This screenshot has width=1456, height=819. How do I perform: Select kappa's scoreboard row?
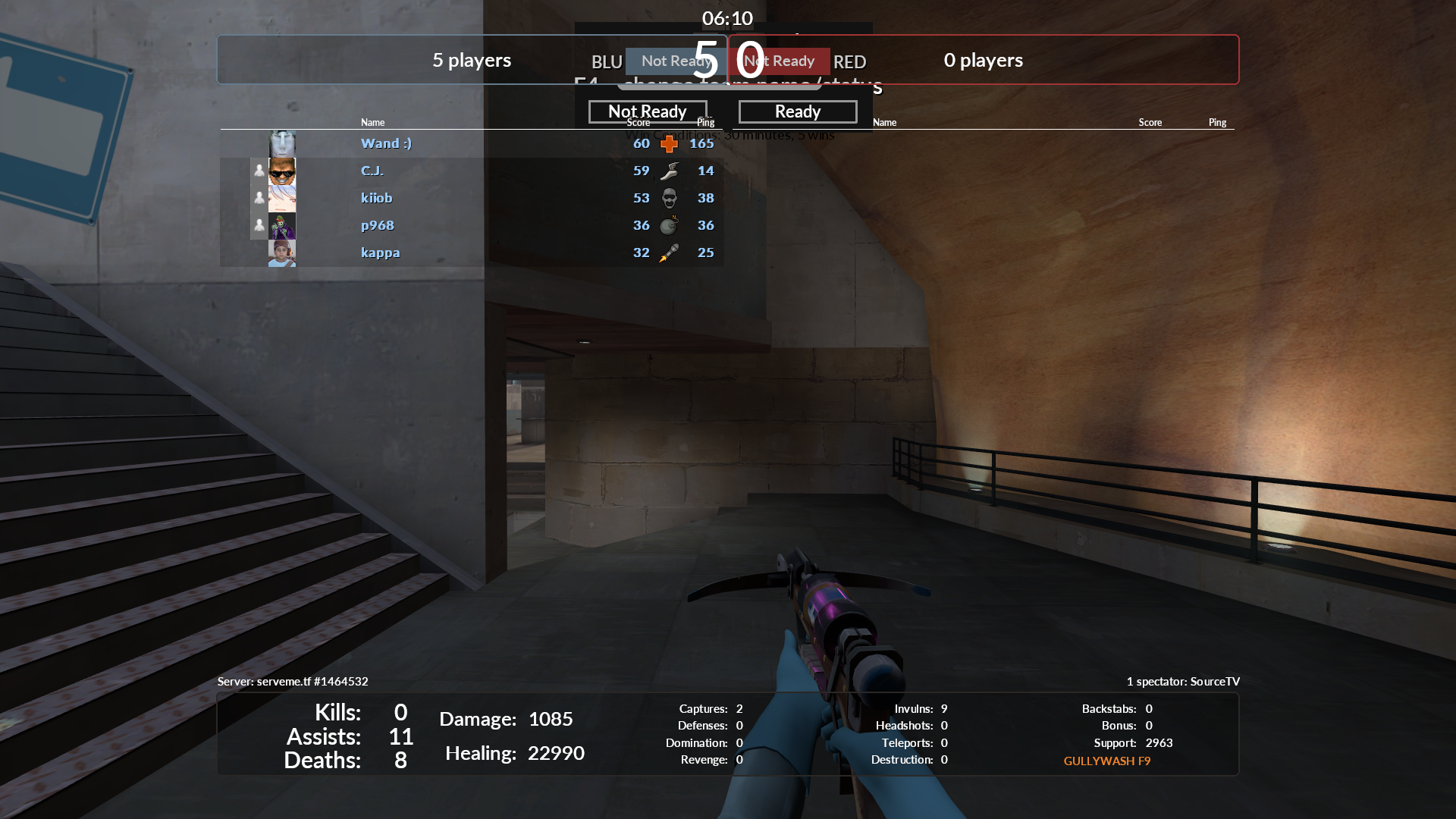coord(380,253)
